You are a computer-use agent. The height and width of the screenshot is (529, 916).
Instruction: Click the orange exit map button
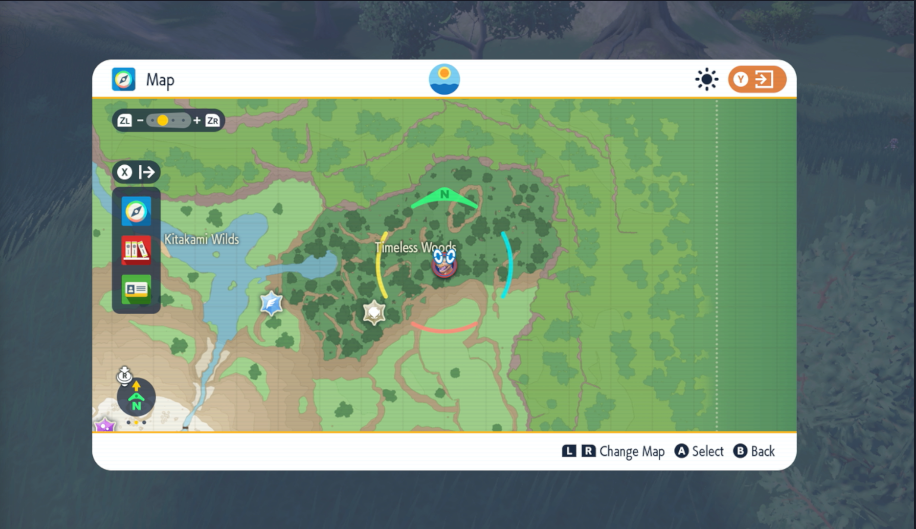tap(756, 80)
